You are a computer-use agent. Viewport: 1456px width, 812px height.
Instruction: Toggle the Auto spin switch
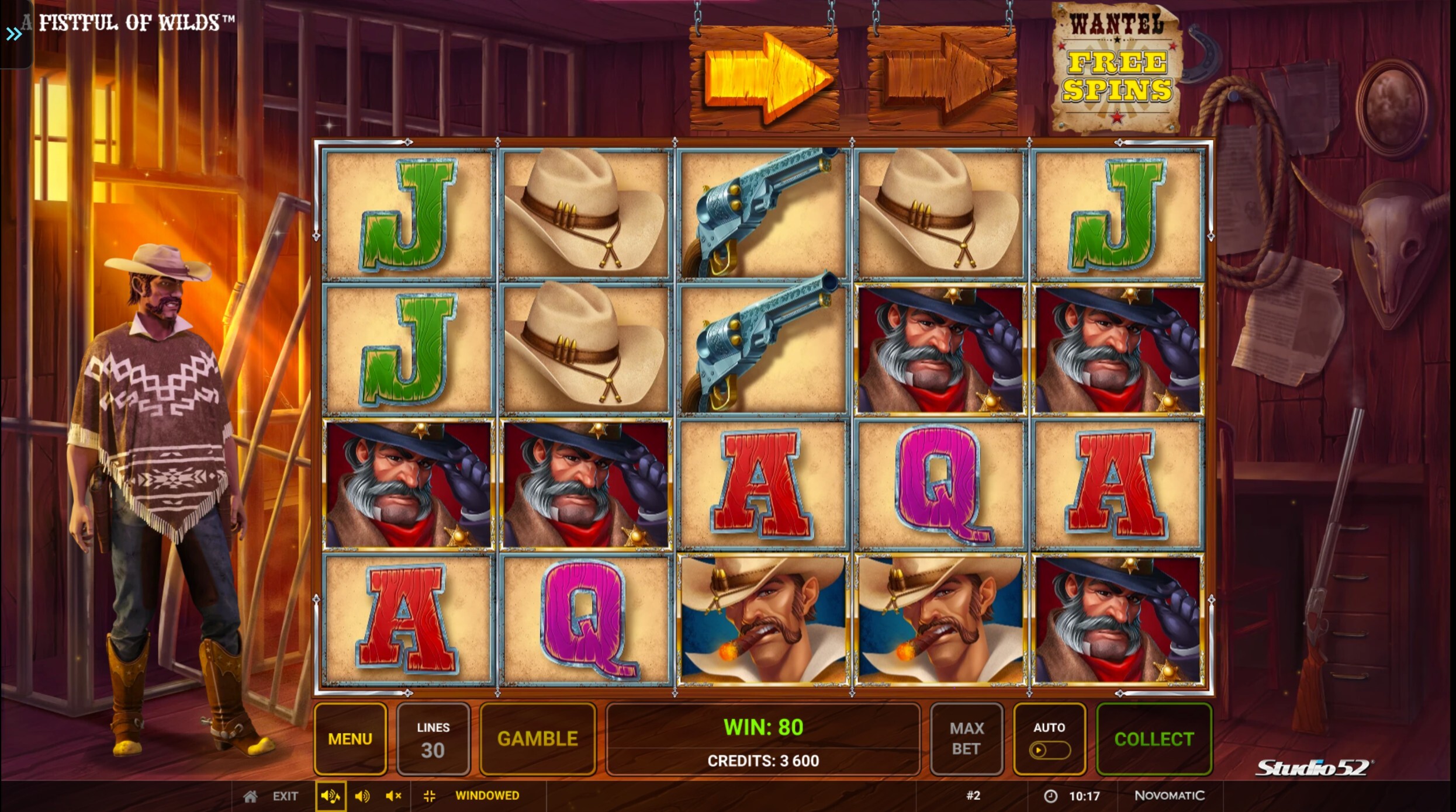[x=1049, y=749]
